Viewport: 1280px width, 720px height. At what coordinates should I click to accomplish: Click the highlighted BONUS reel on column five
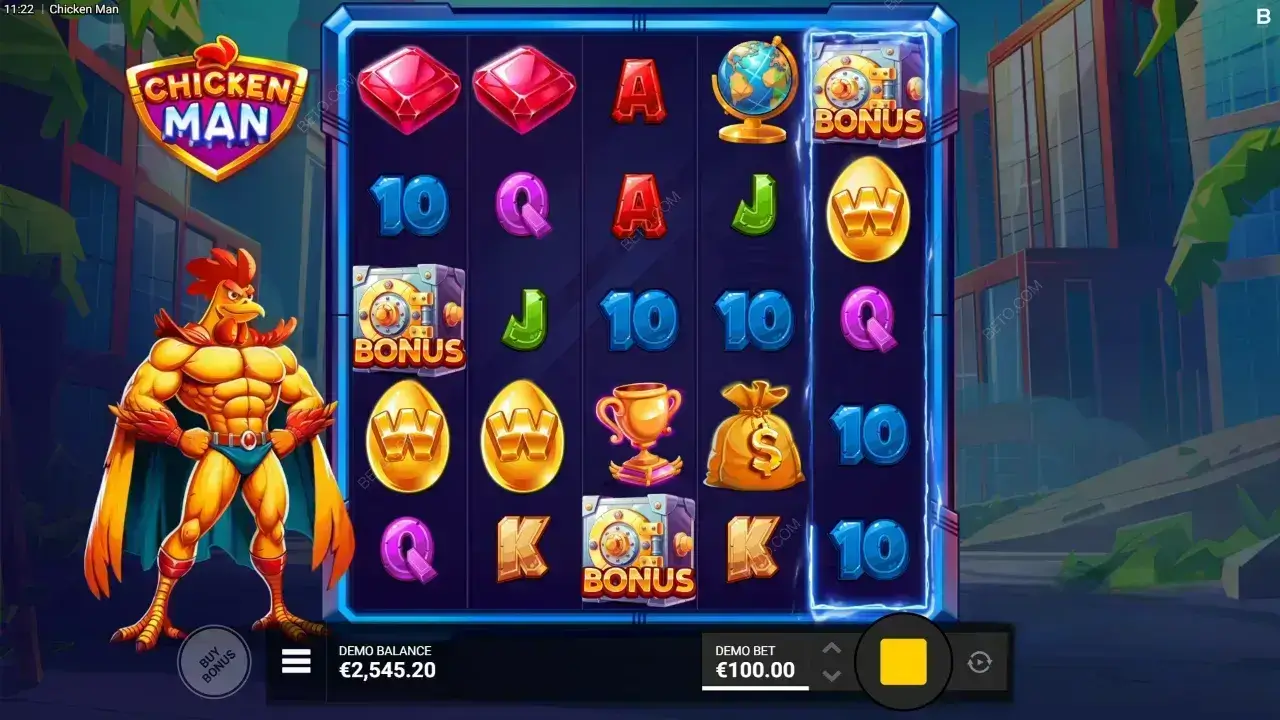[x=869, y=320]
